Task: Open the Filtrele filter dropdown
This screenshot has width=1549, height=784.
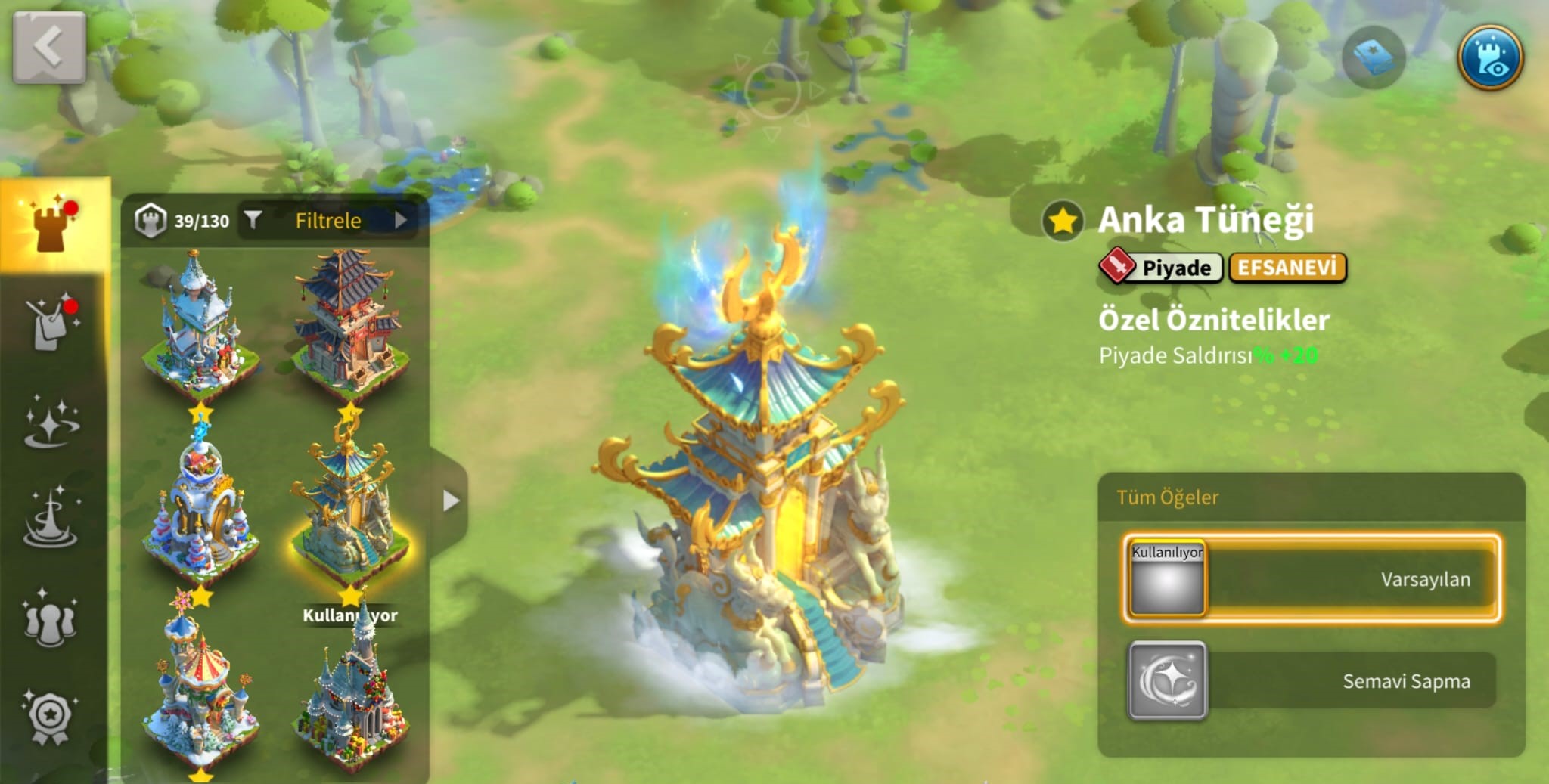Action: coord(328,220)
